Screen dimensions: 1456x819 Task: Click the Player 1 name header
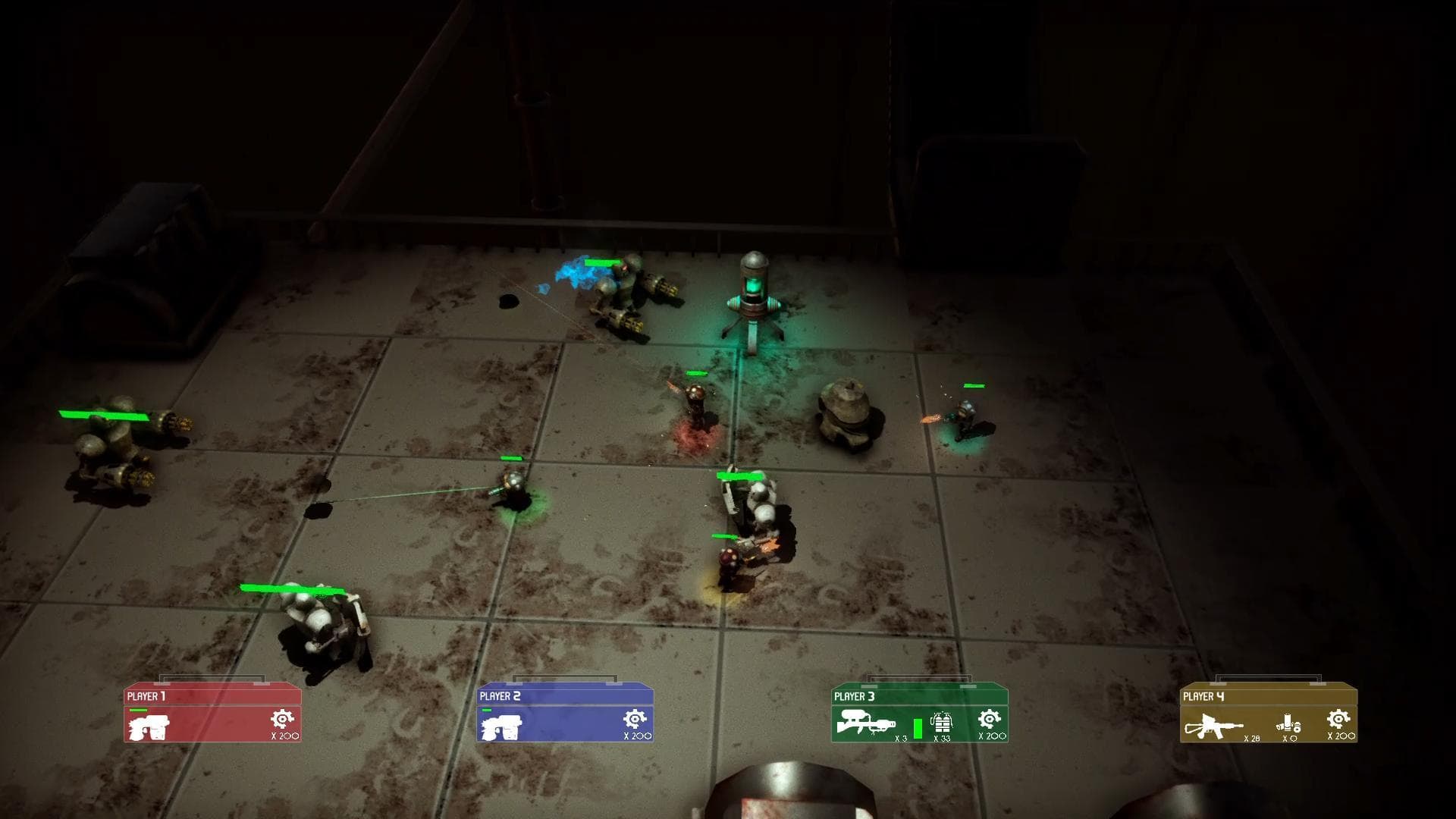[146, 696]
